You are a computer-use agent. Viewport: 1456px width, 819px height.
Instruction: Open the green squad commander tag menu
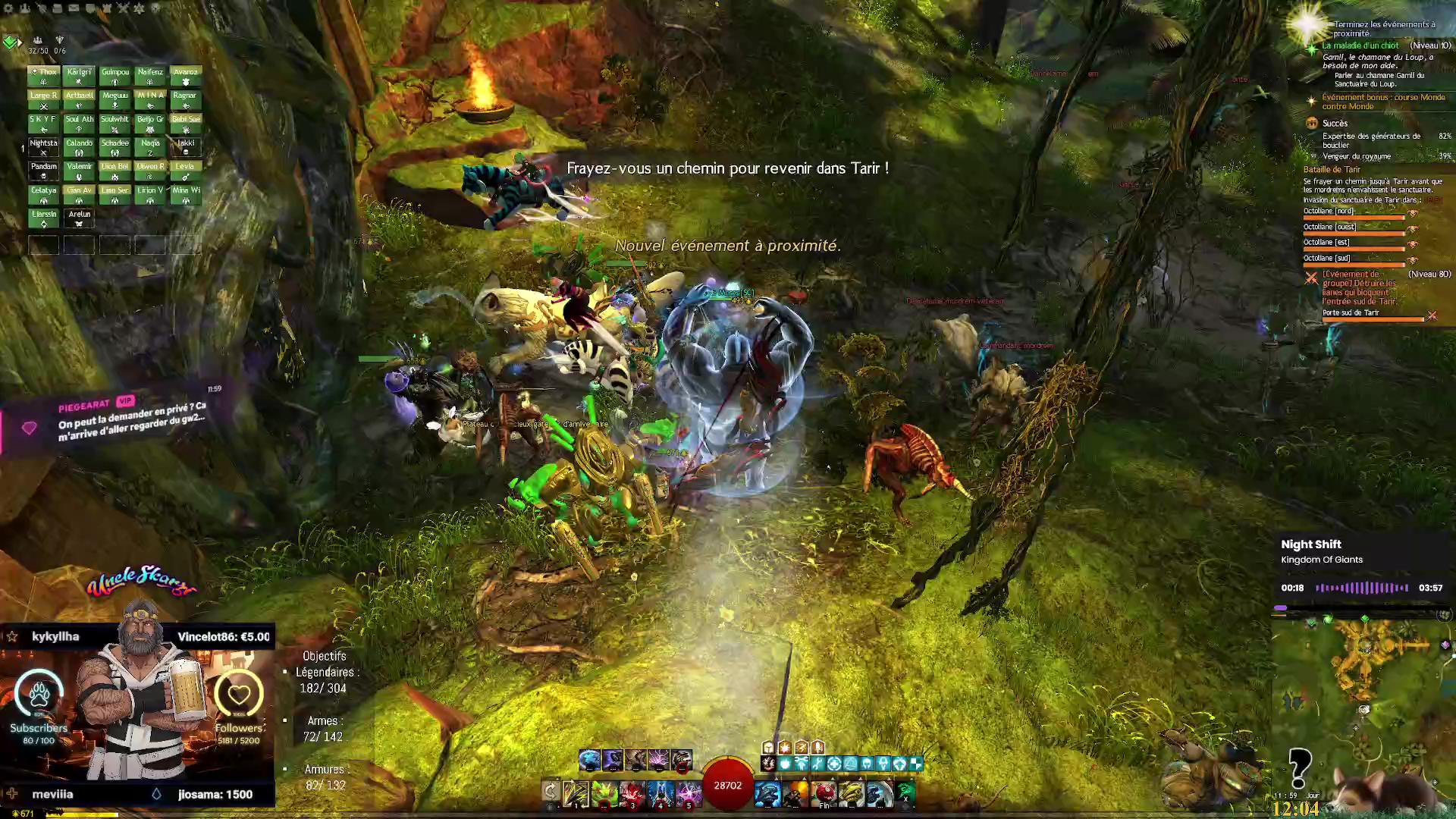pyautogui.click(x=10, y=42)
